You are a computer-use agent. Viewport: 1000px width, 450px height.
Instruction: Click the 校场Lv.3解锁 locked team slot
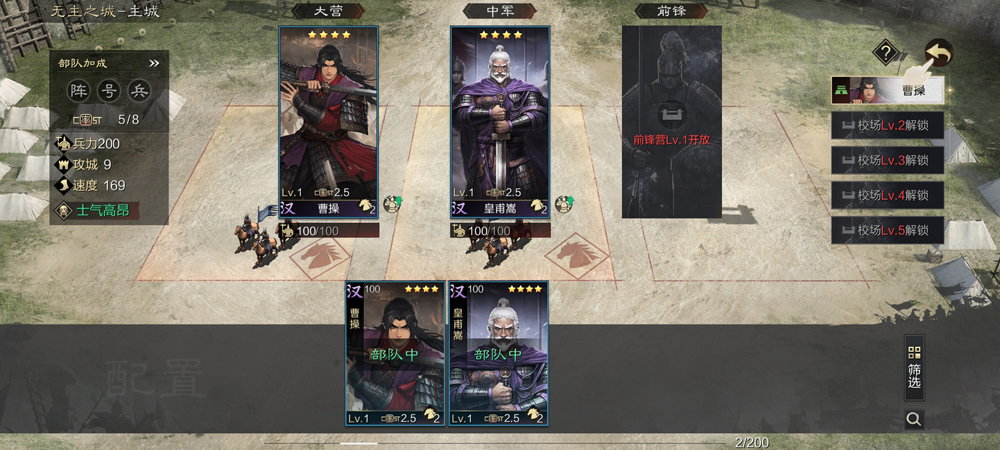(x=888, y=160)
